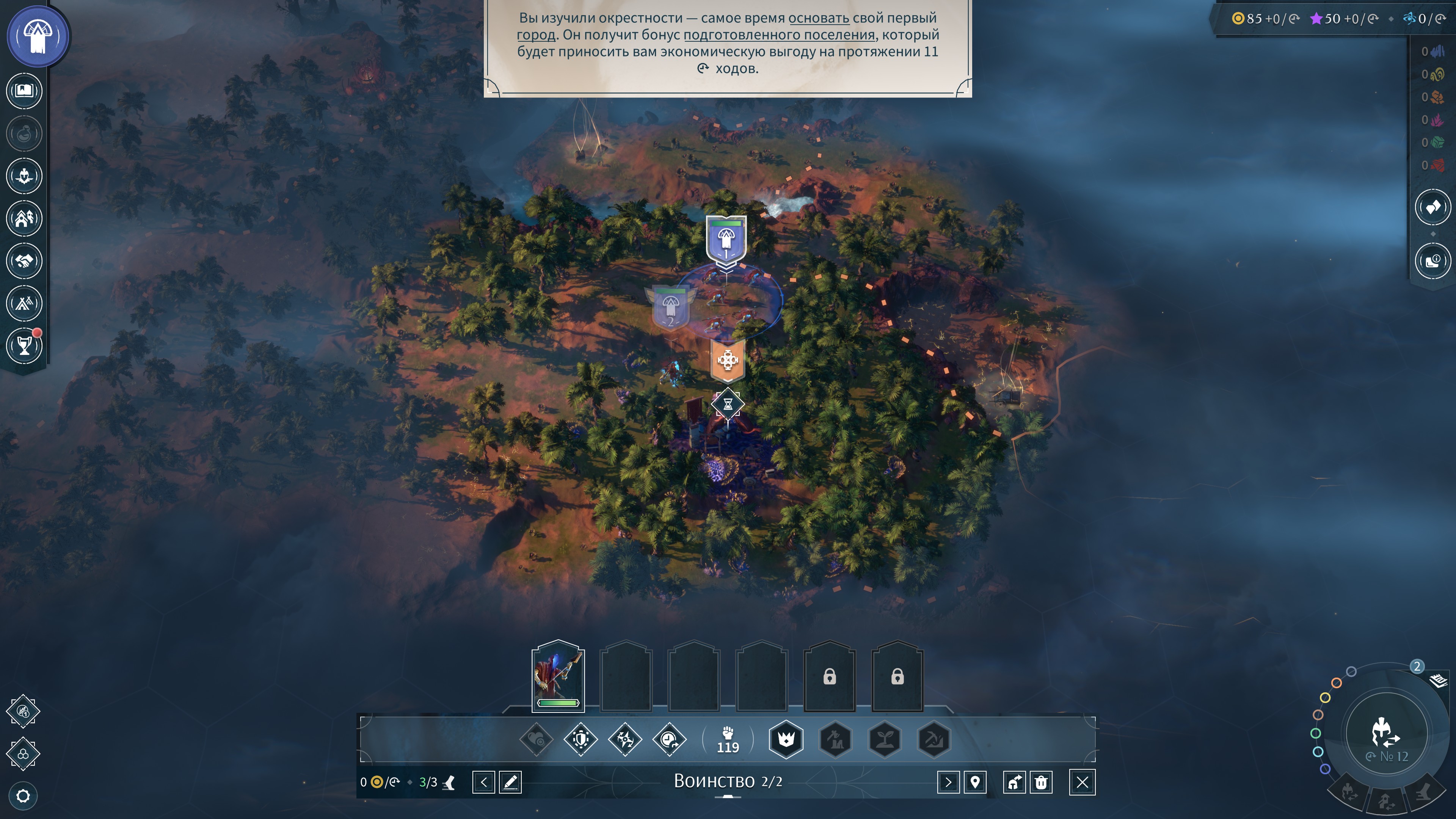Image resolution: width=1456 pixels, height=819 pixels.
Task: Open the faction emblem panel
Action: tap(38, 36)
